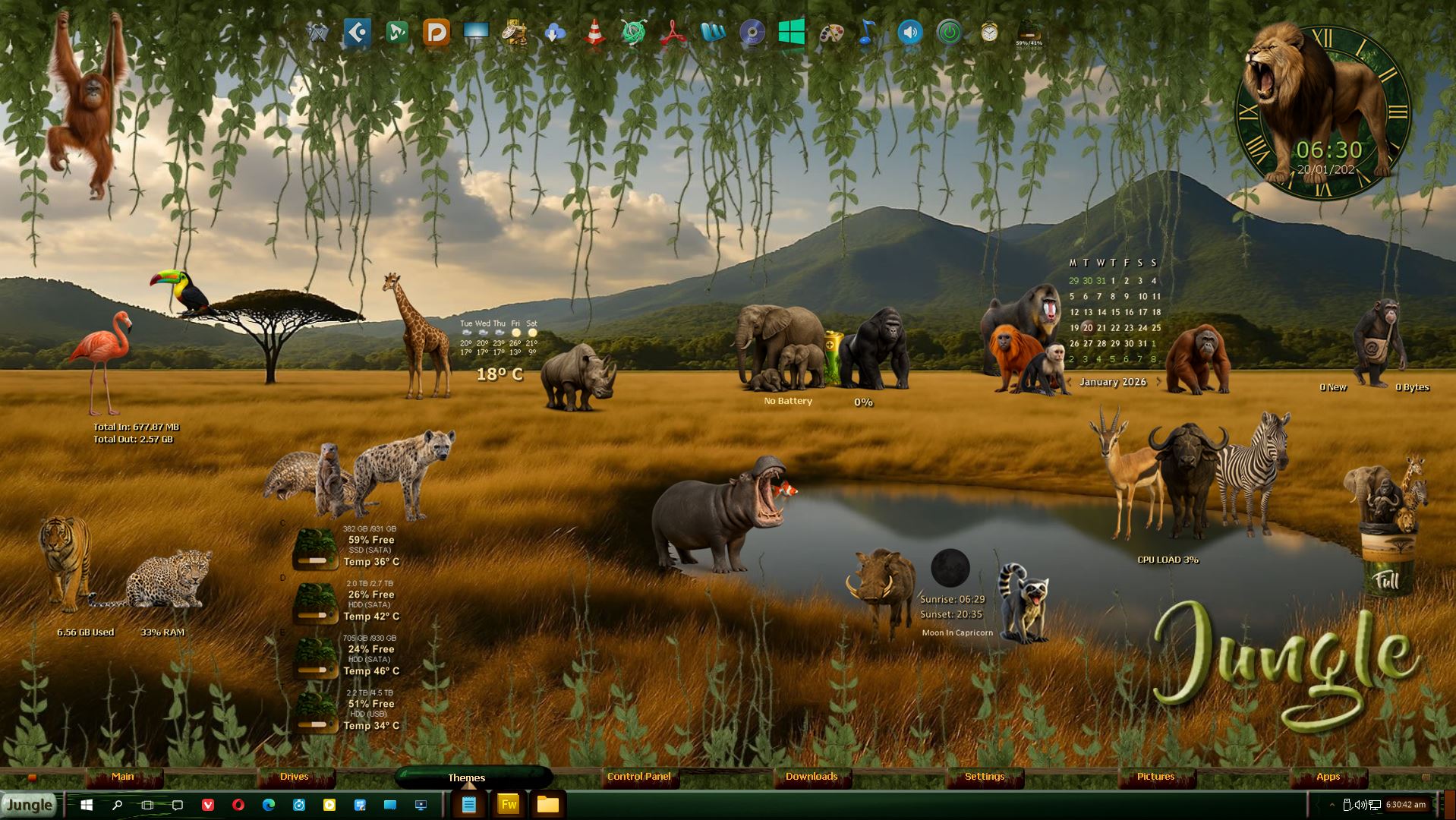1456x820 pixels.
Task: Open the red Adobe Acrobat dock icon
Action: point(673,33)
